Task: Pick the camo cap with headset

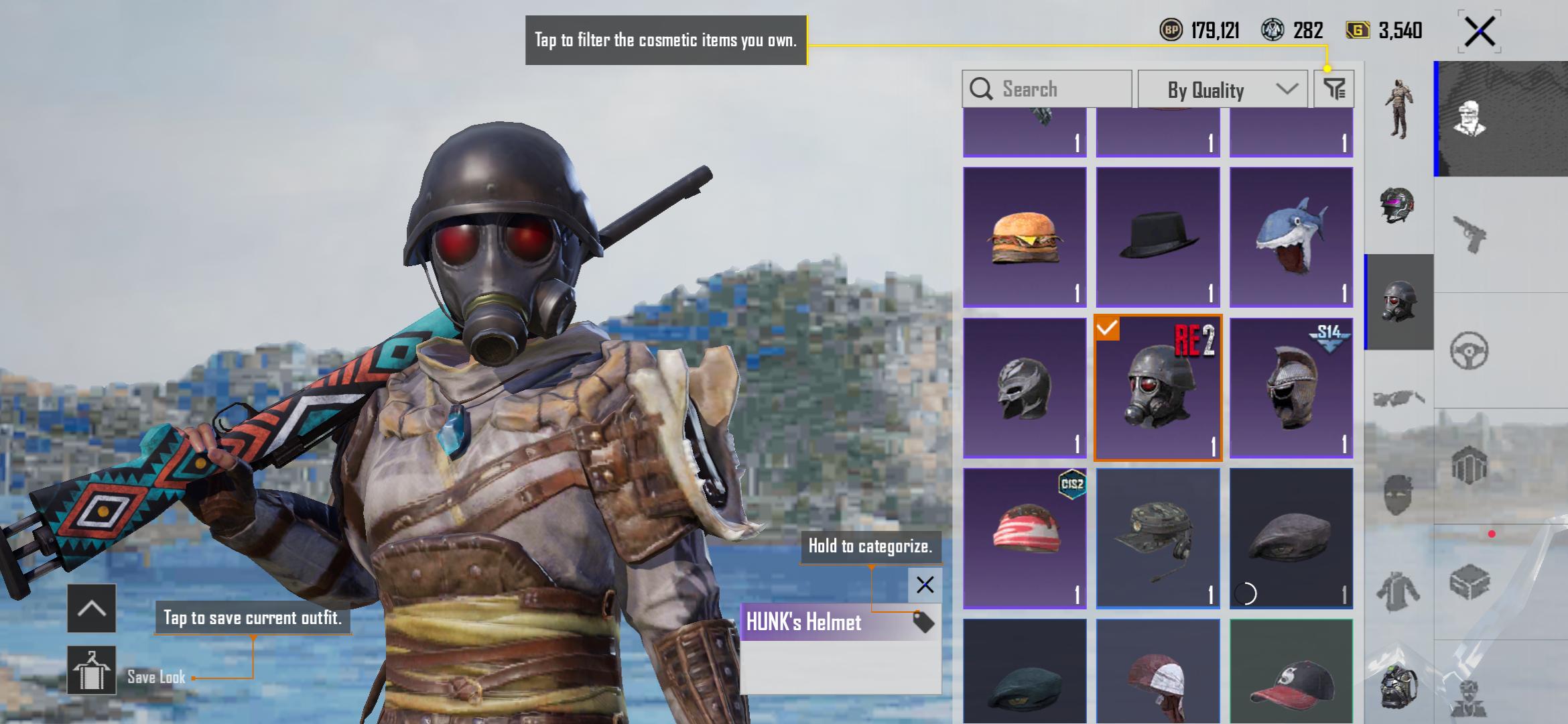Action: coord(1158,538)
